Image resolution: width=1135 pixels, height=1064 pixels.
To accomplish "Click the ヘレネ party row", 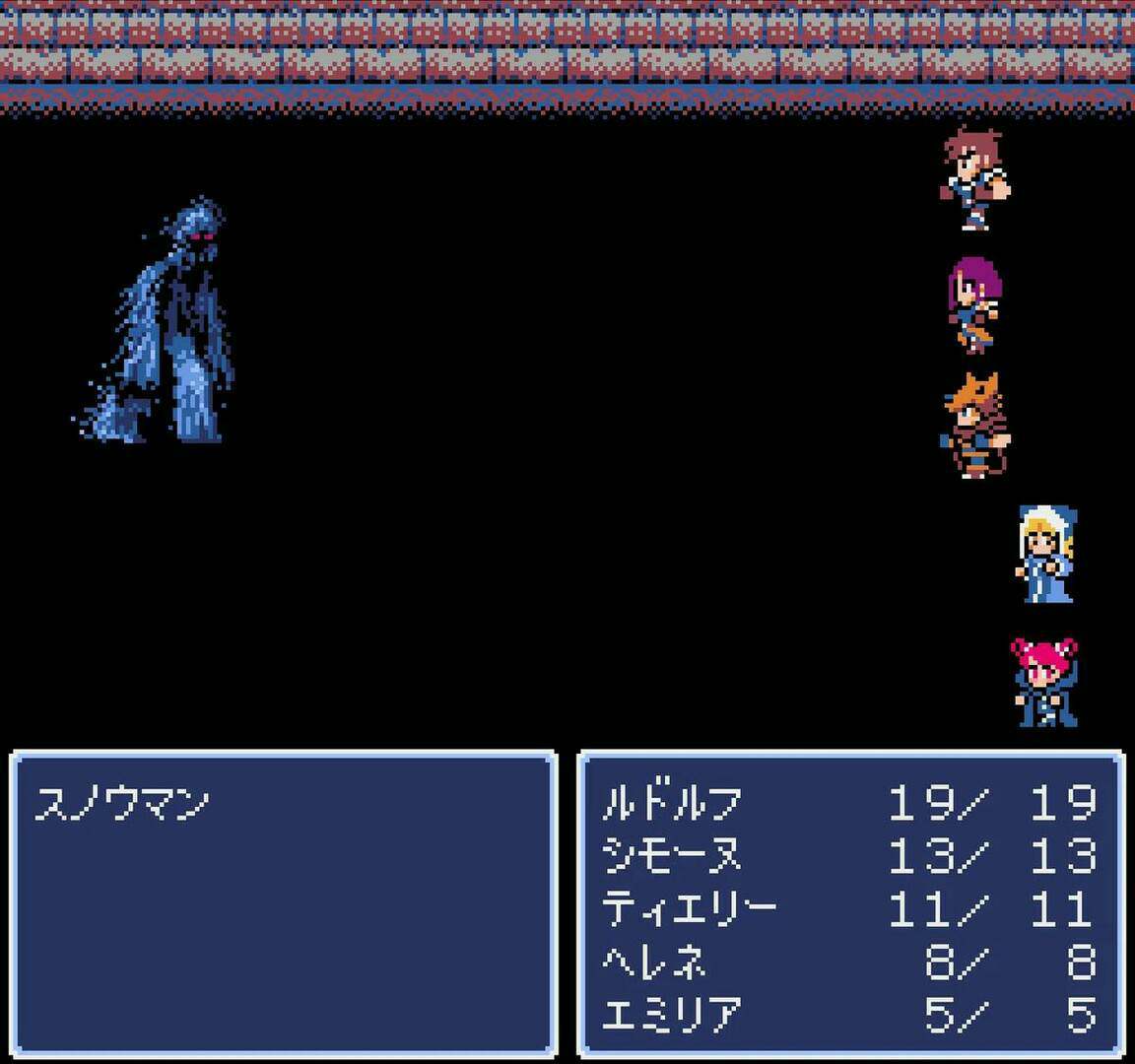I will pos(653,961).
